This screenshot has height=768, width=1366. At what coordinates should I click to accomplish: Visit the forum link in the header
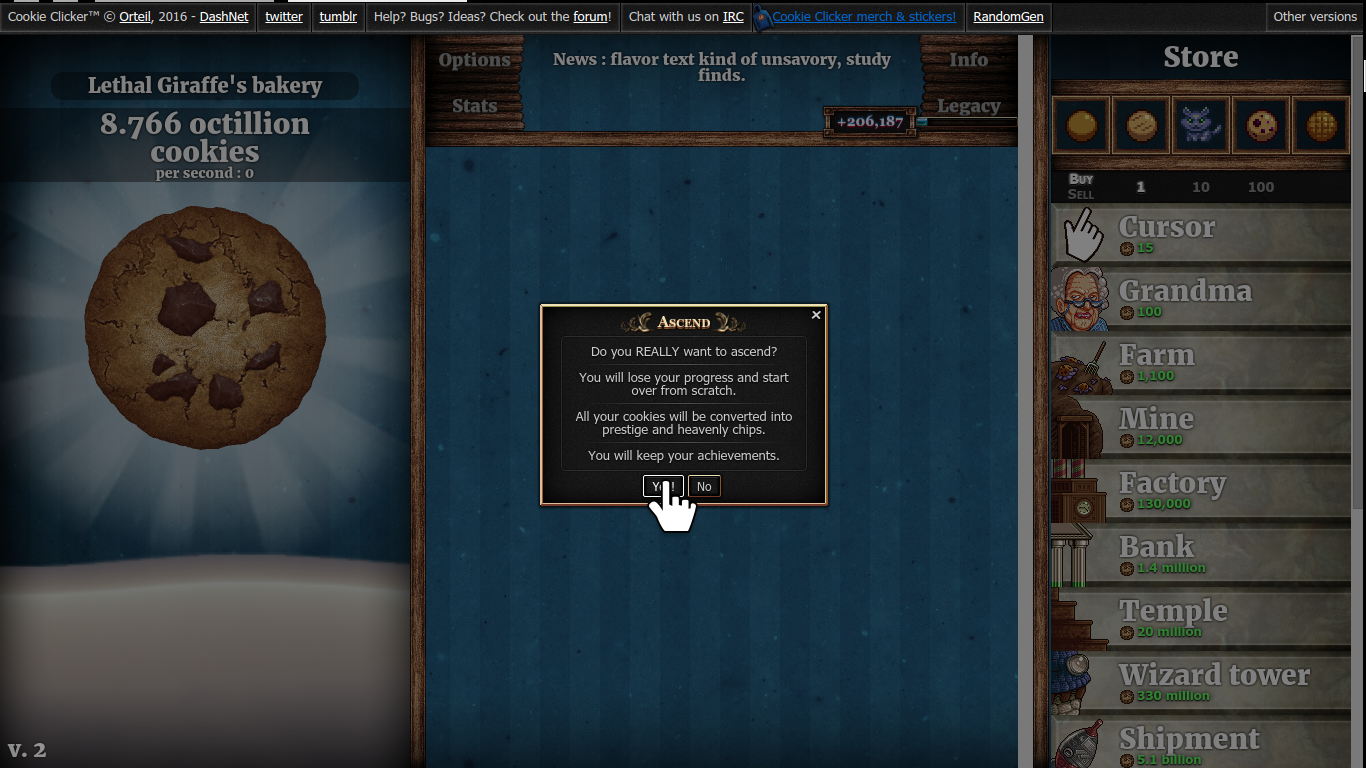(588, 16)
